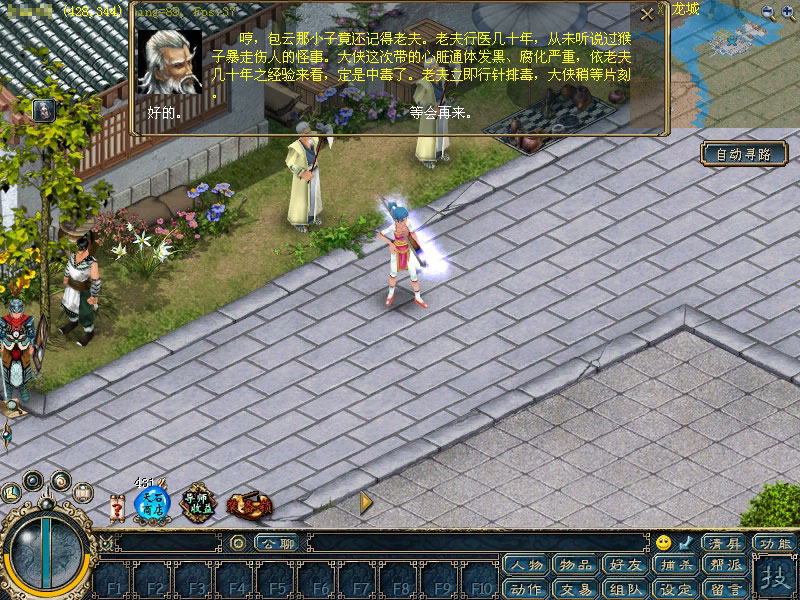This screenshot has width=800, height=600.
Task: Zoom out the minimap
Action: (768, 12)
